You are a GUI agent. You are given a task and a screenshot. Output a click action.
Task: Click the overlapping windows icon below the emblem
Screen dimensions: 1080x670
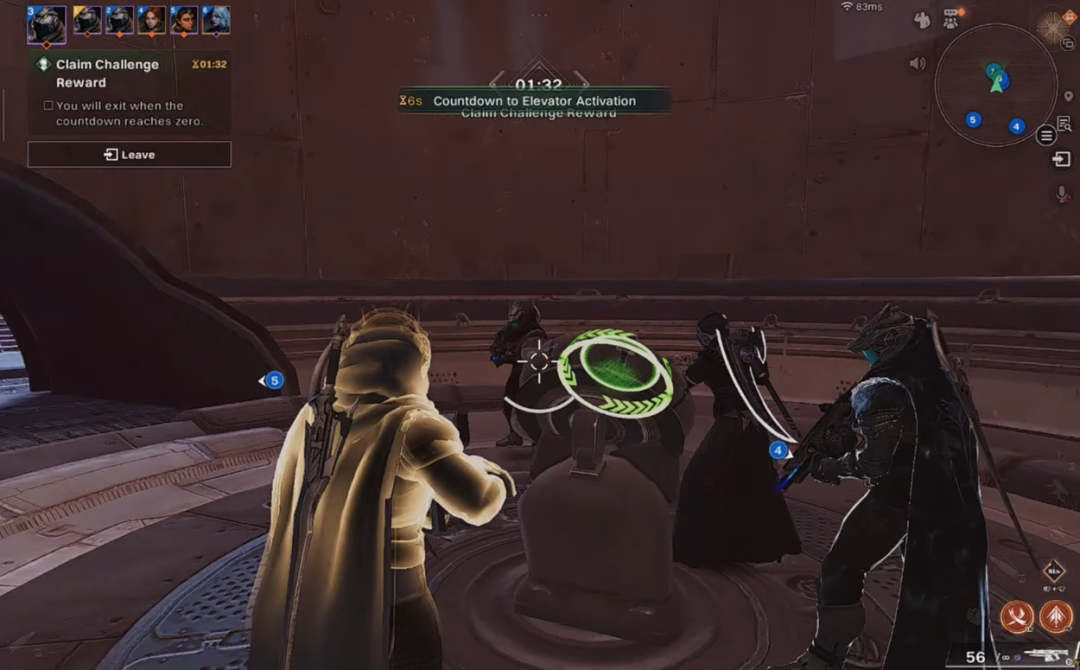click(1068, 43)
